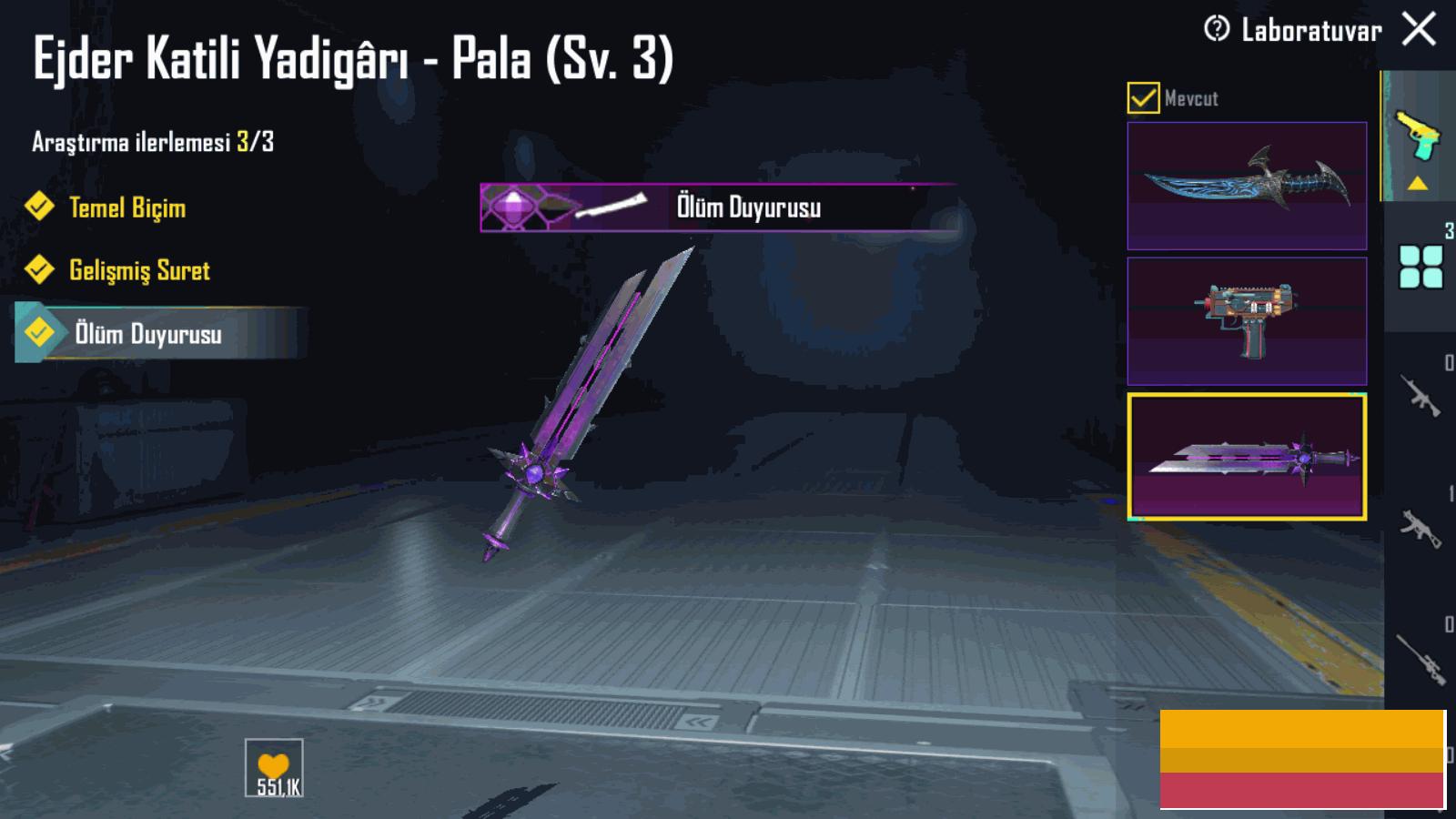1456x819 pixels.
Task: Click the Ölüm Duyurusu kill-message preview banner
Action: pyautogui.click(x=719, y=207)
